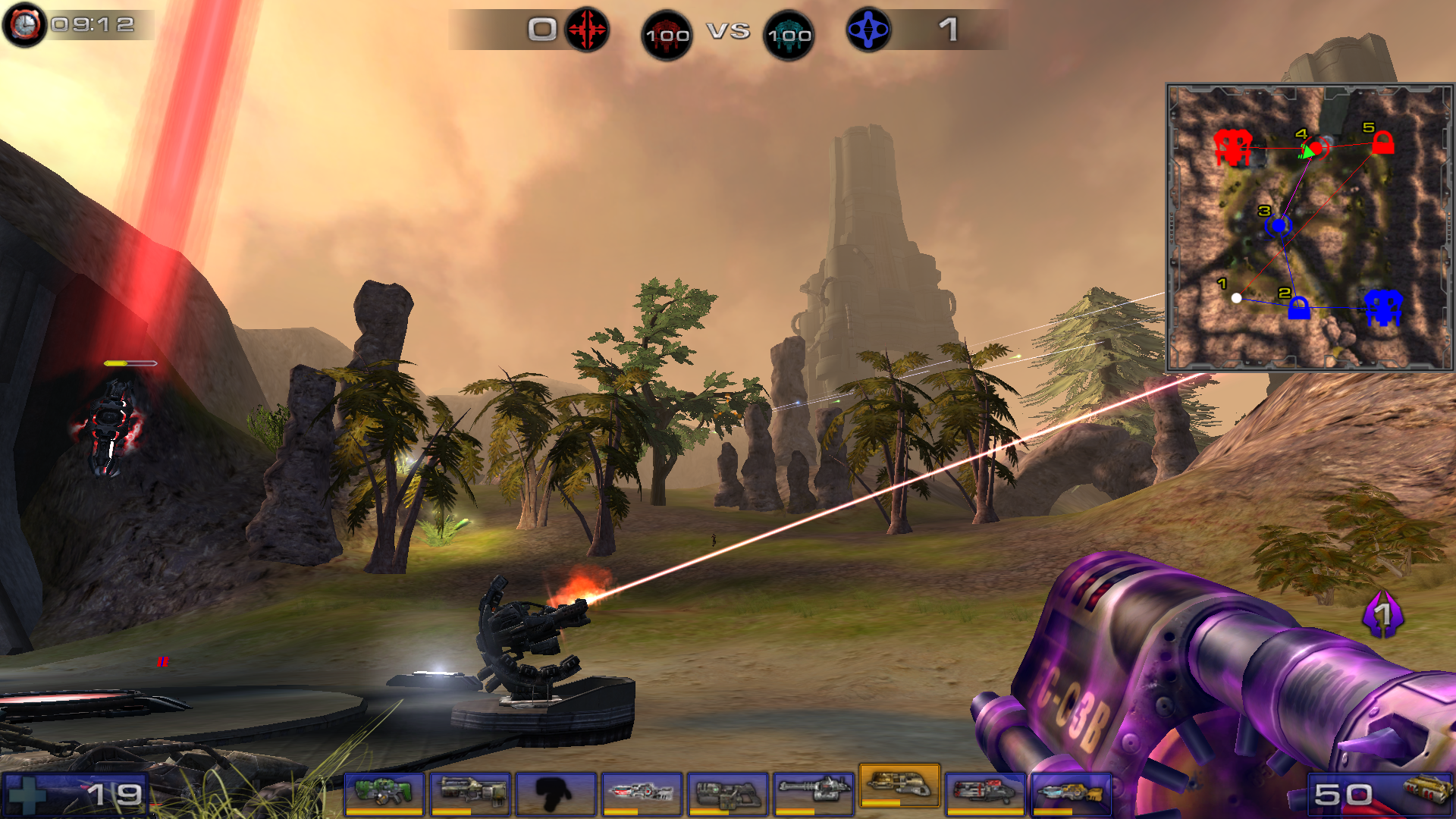Choose red power node 4 on minimap
The image size is (1456, 819).
pyautogui.click(x=1318, y=149)
